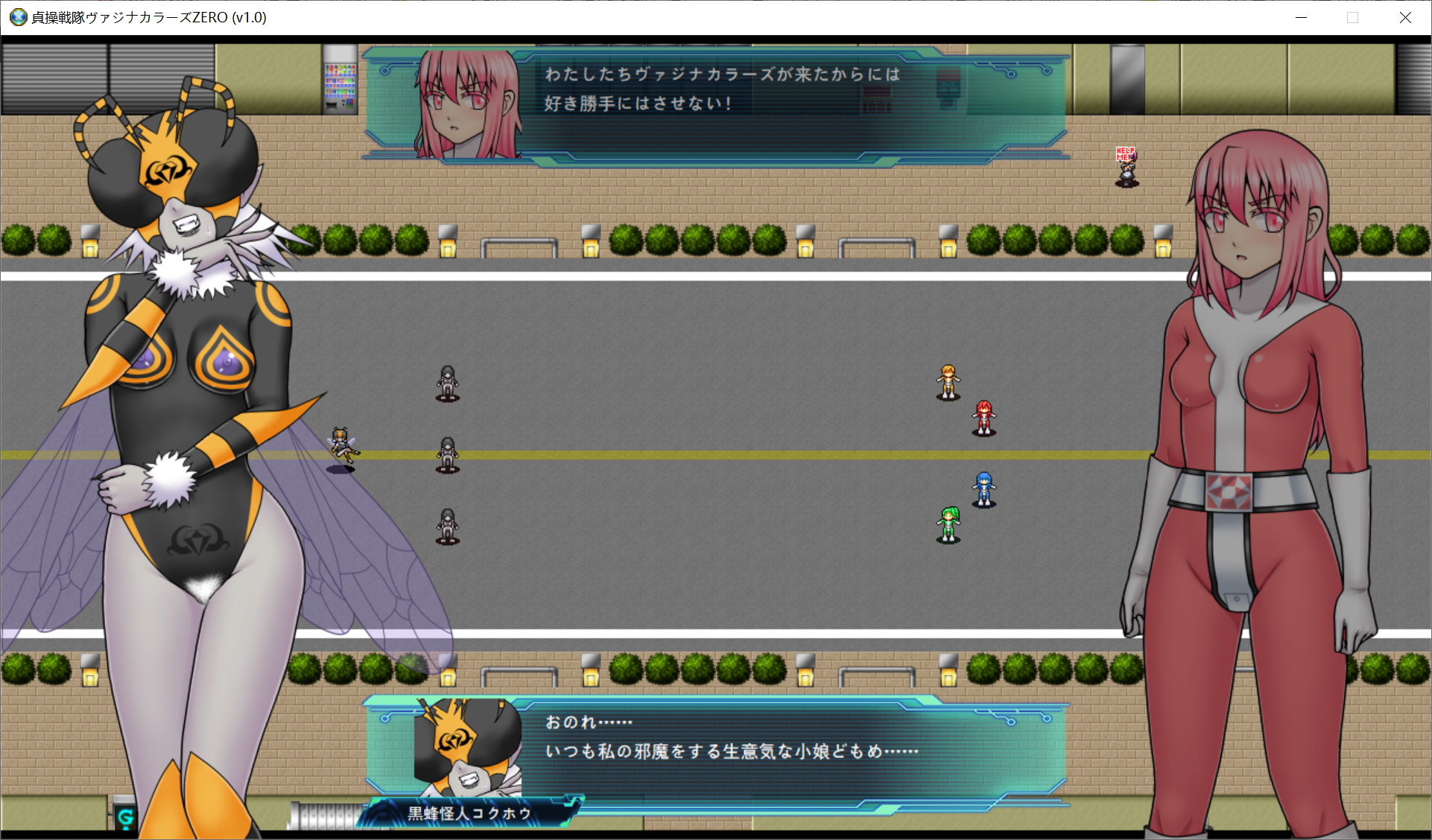Viewport: 1432px width, 840px height.
Task: Select the green ranger map sprite
Action: 948,521
